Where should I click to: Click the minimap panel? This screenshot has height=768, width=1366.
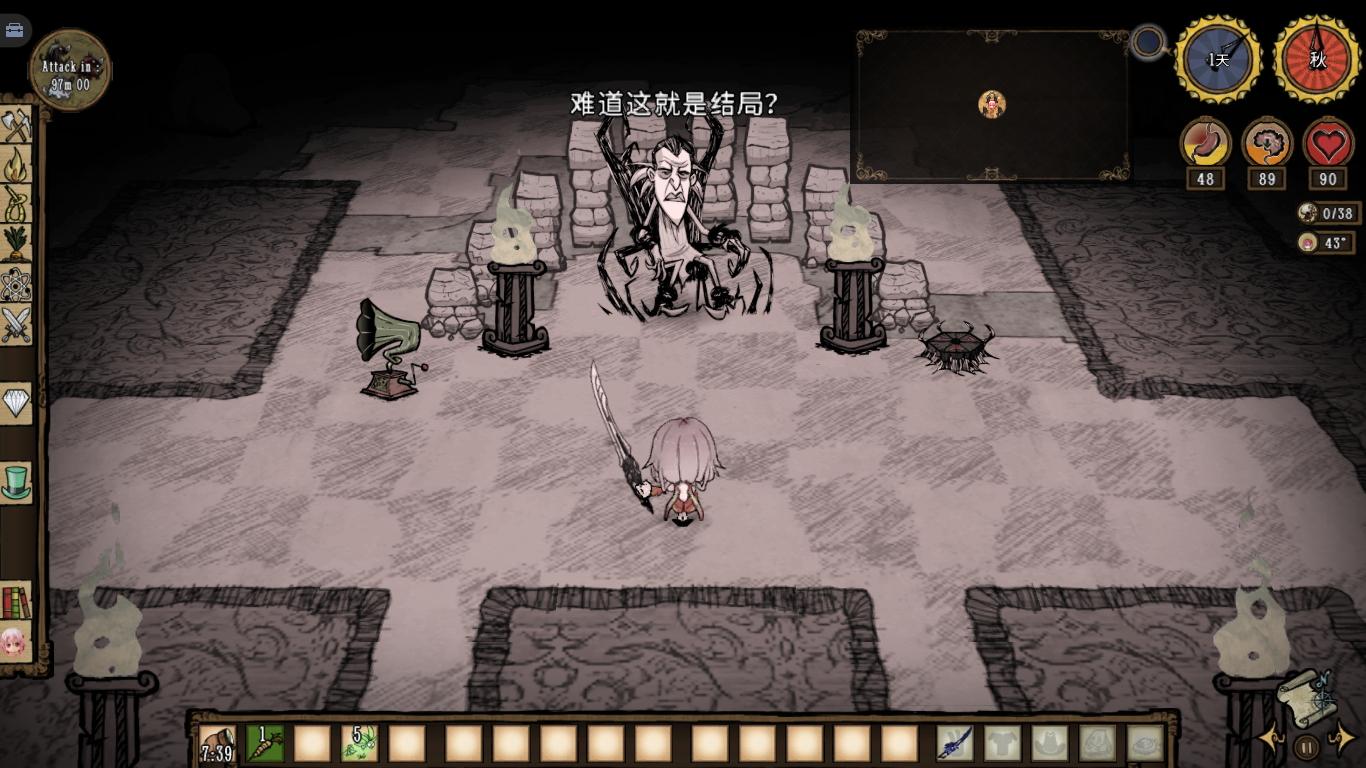pos(991,105)
